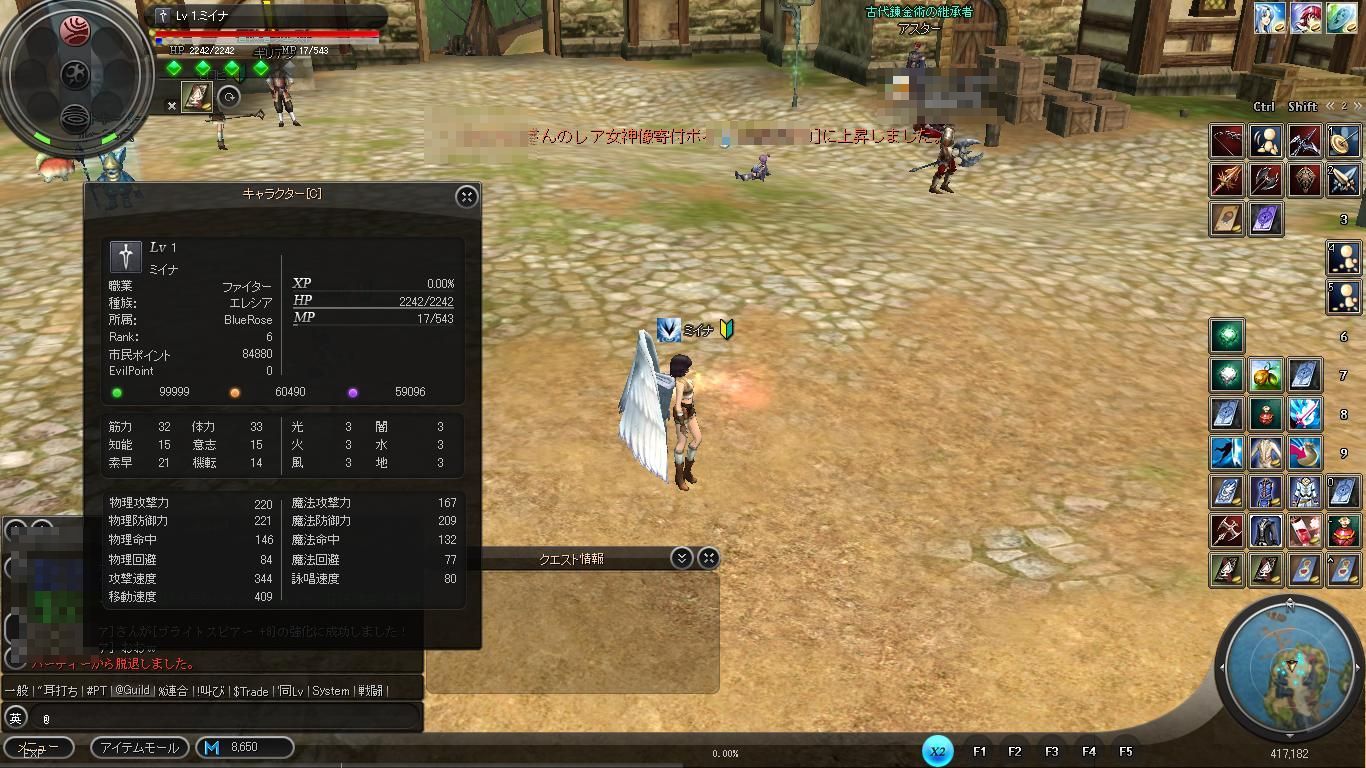Open the メニュー menu button
The width and height of the screenshot is (1366, 768).
coord(39,747)
